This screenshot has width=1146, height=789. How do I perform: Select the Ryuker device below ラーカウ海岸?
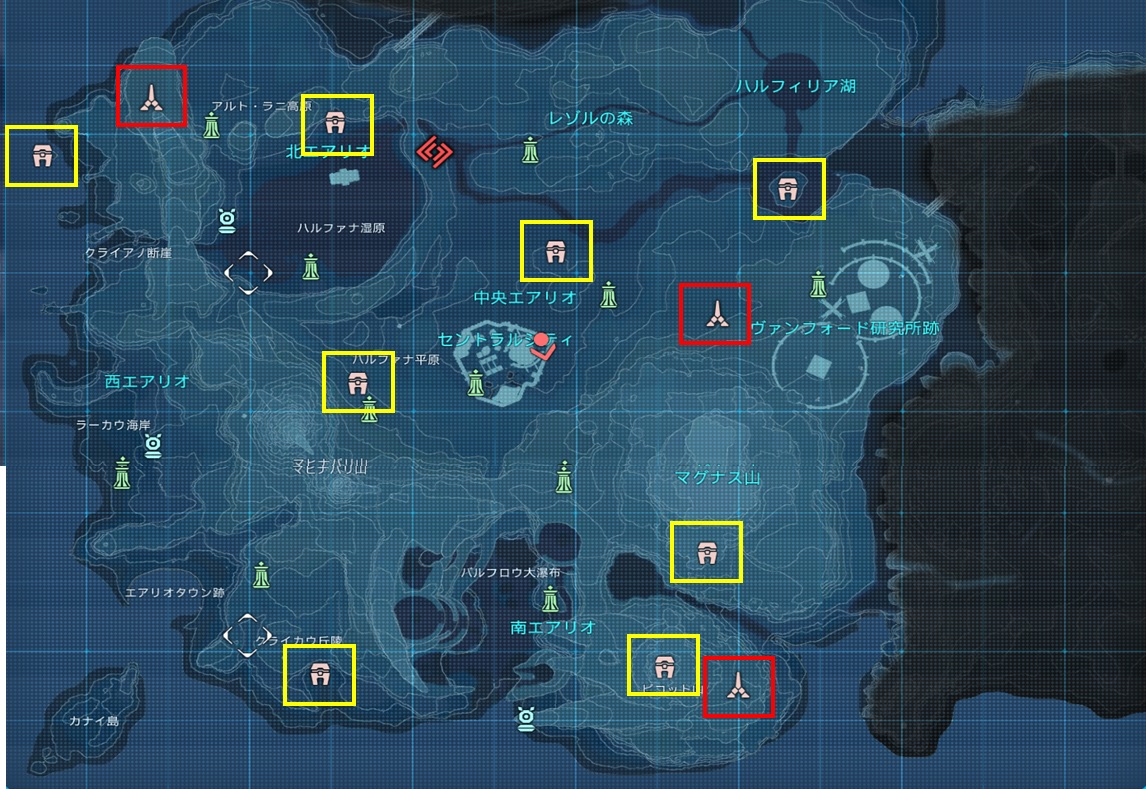point(122,472)
